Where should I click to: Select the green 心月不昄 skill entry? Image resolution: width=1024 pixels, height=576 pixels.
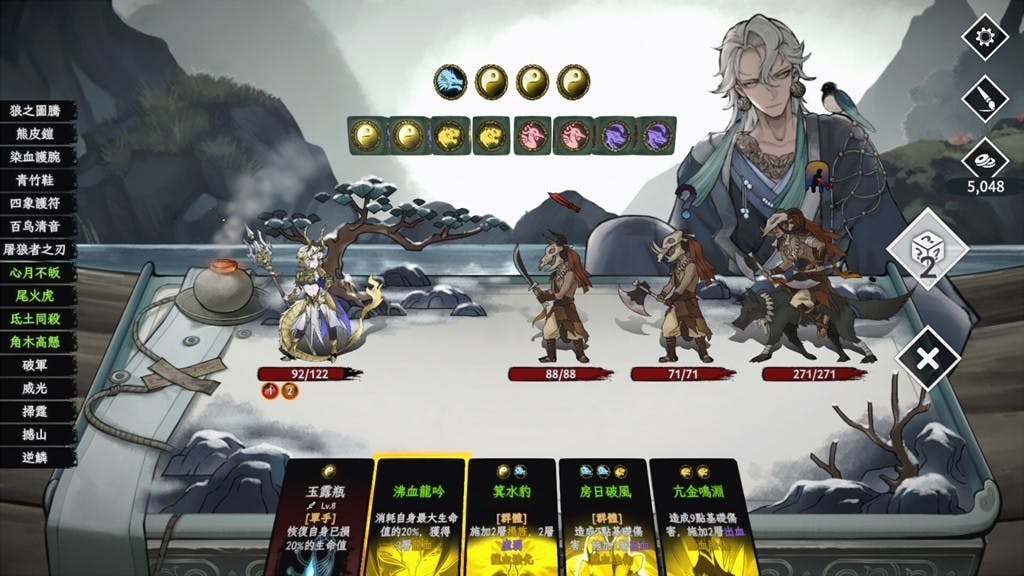click(x=36, y=273)
